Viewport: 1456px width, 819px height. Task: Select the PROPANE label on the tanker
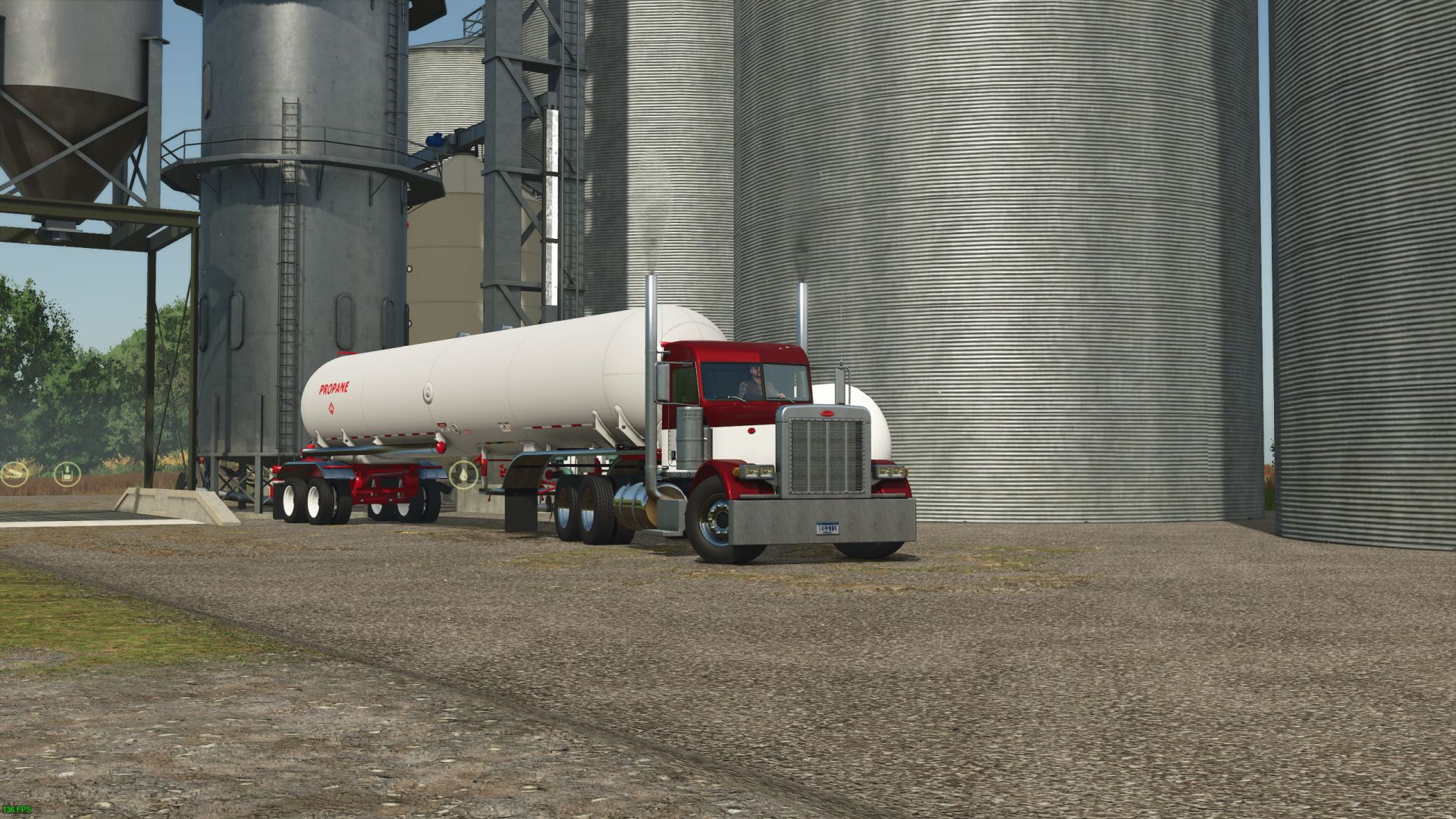tap(336, 390)
